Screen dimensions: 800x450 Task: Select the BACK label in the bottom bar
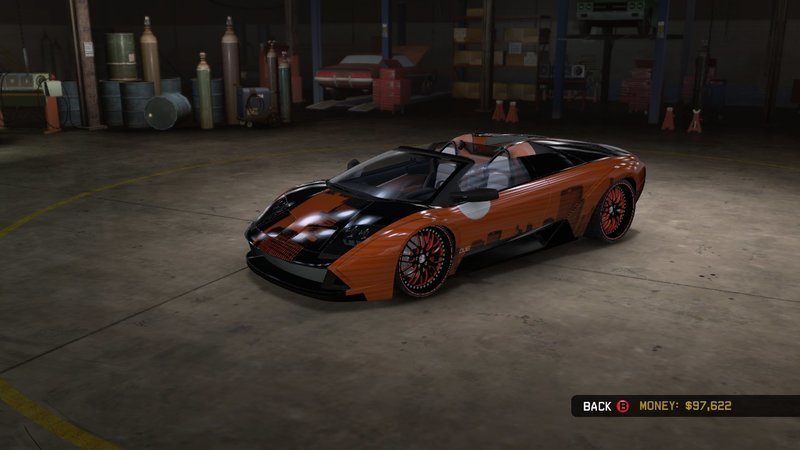click(x=597, y=406)
